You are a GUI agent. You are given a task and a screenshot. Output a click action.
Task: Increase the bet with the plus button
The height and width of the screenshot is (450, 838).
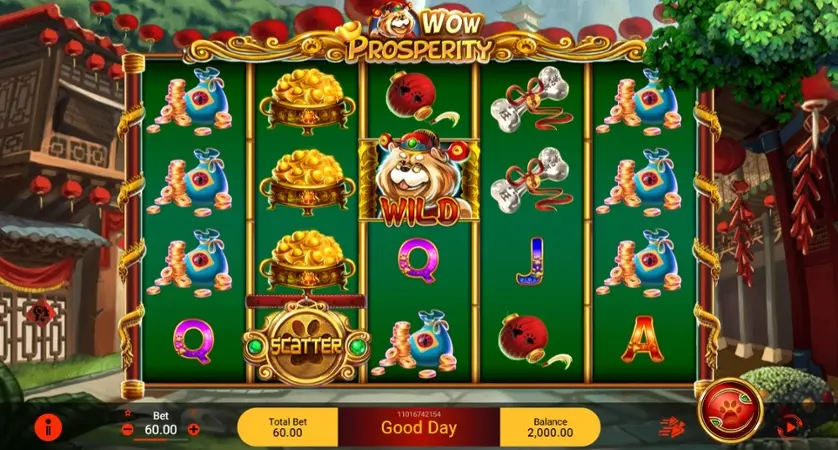[x=194, y=430]
